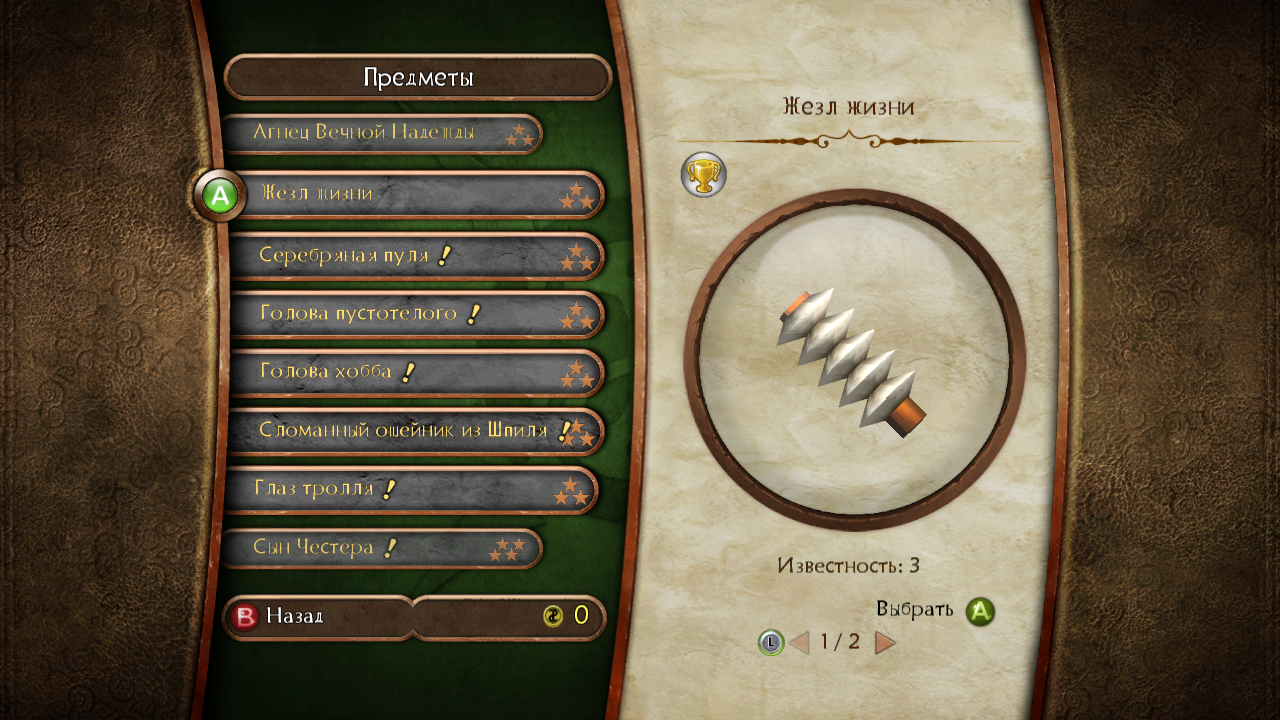Go to the previous page arrow
Image resolution: width=1280 pixels, height=720 pixels.
click(799, 642)
